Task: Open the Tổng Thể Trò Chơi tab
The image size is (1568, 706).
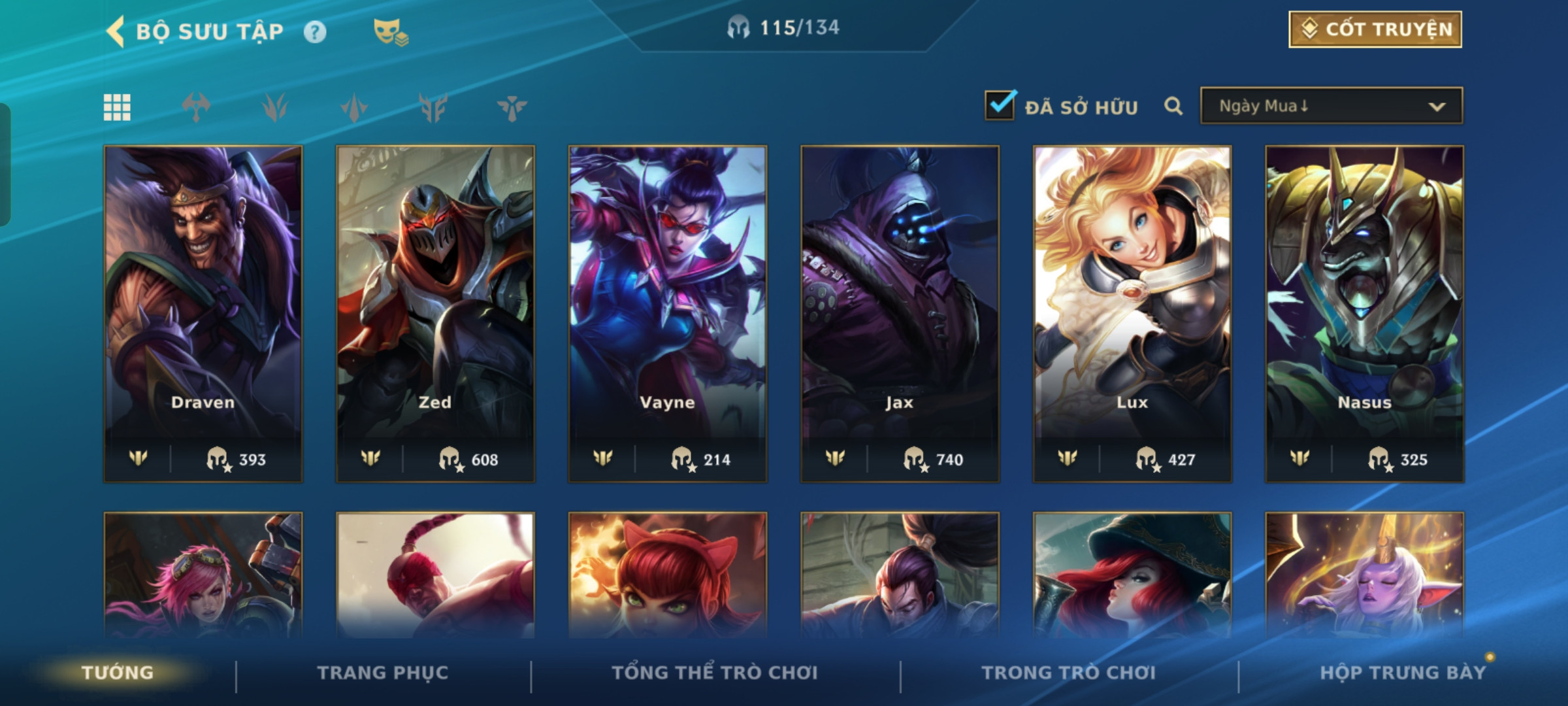Action: coord(715,673)
